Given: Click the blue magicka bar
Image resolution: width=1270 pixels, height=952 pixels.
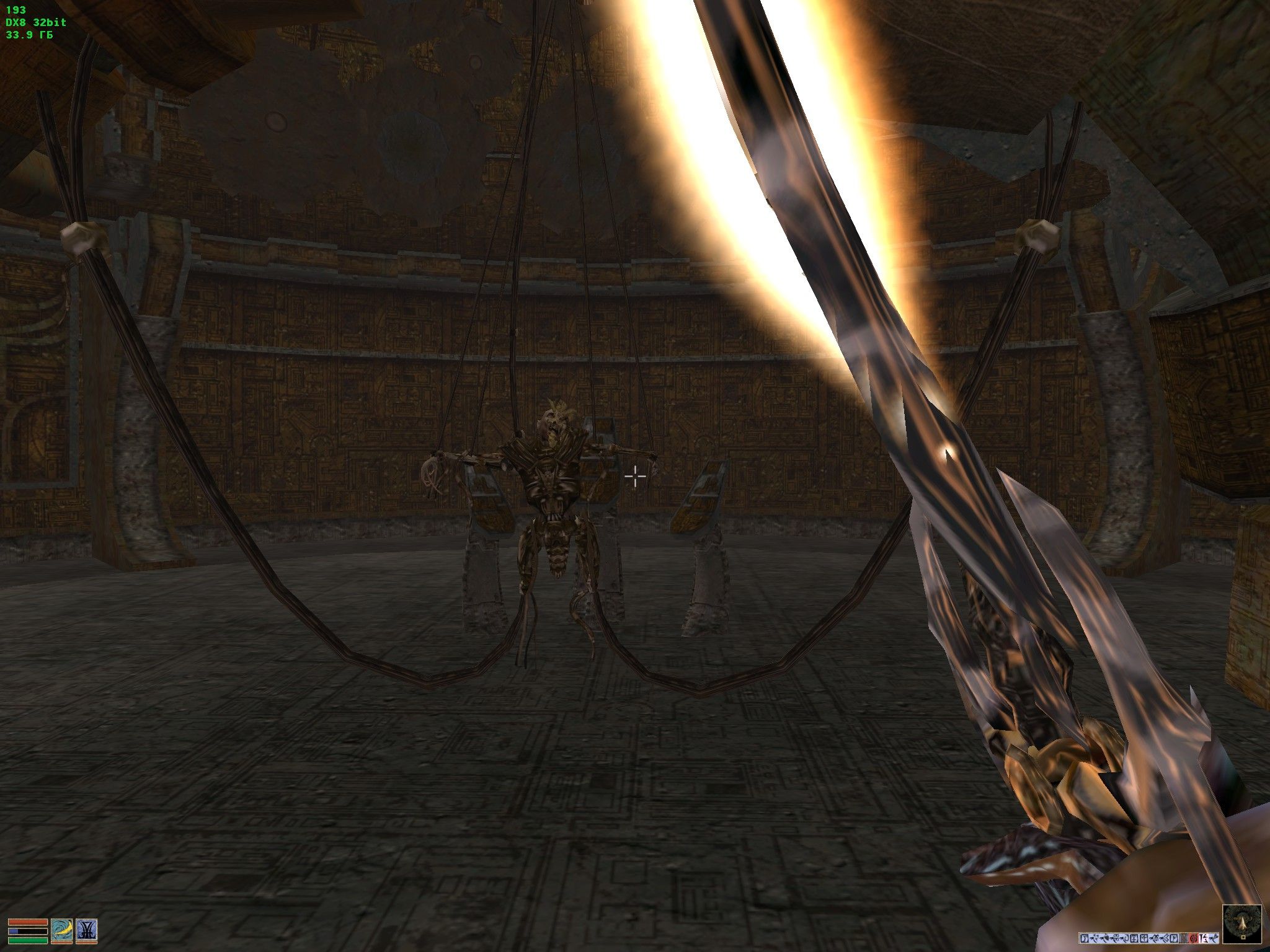Looking at the screenshot, I should point(27,932).
